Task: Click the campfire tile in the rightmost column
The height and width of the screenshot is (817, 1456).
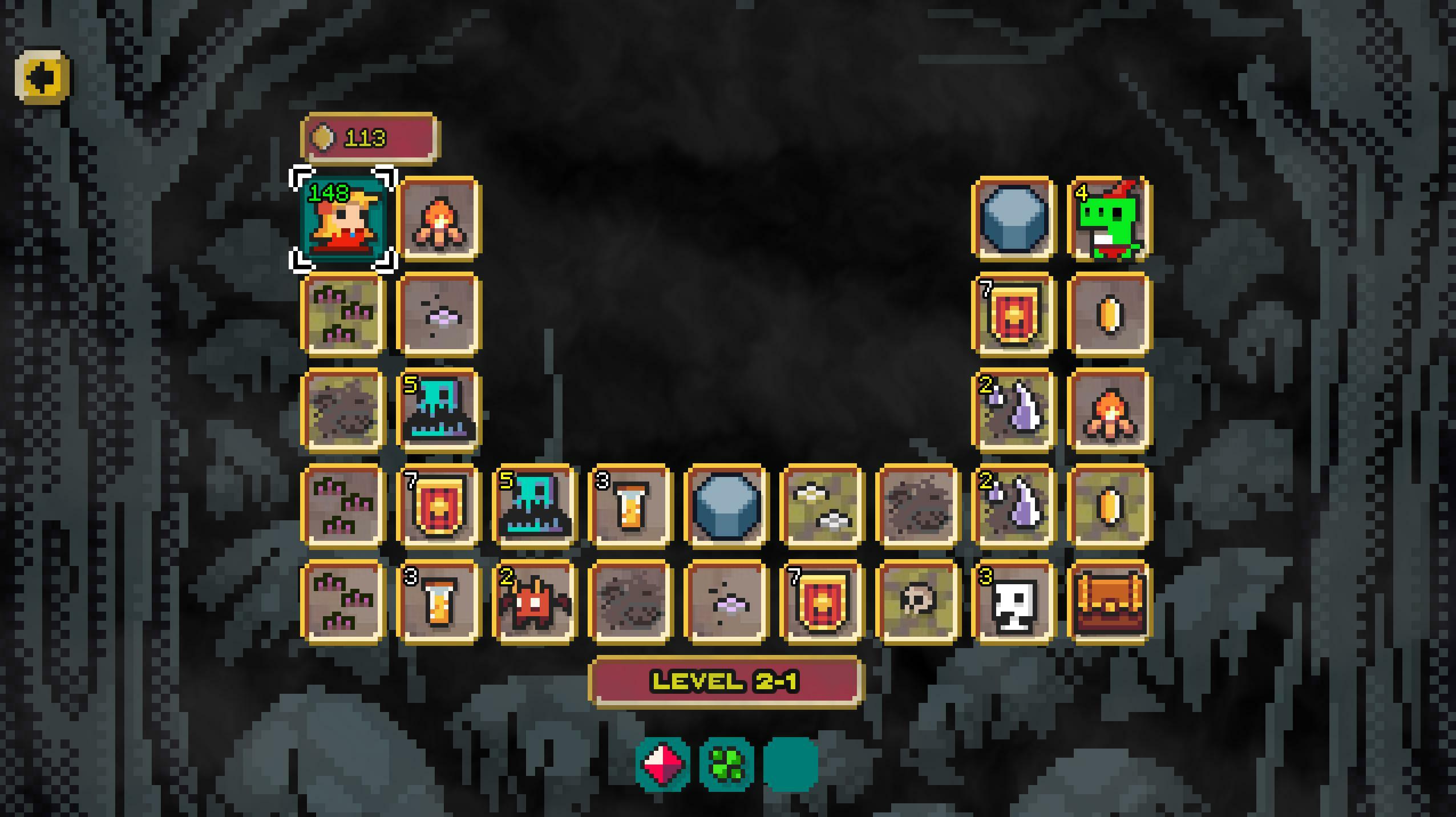Action: [x=1109, y=410]
